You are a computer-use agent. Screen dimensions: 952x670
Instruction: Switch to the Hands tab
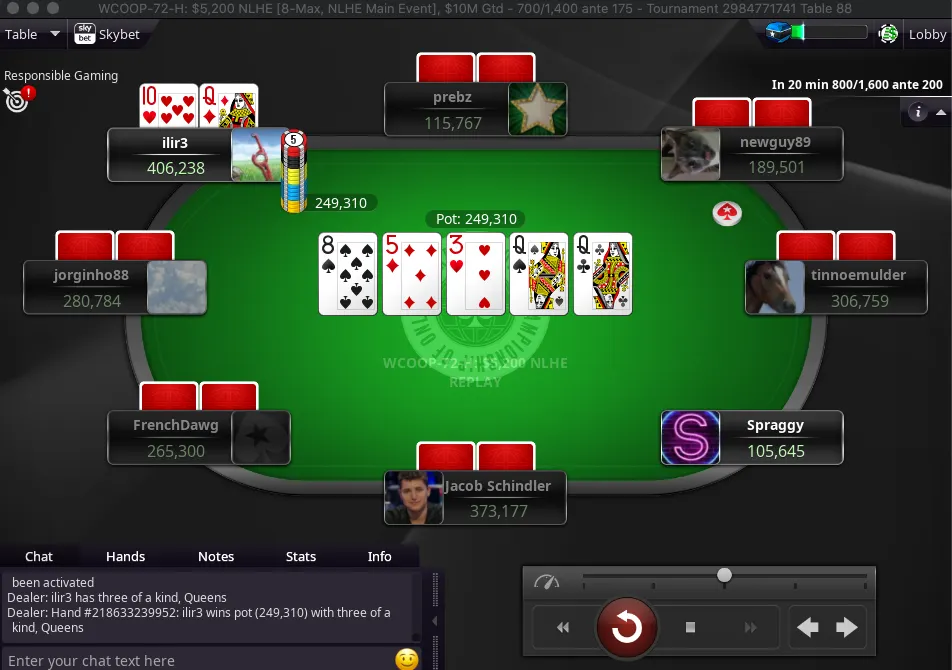[125, 556]
